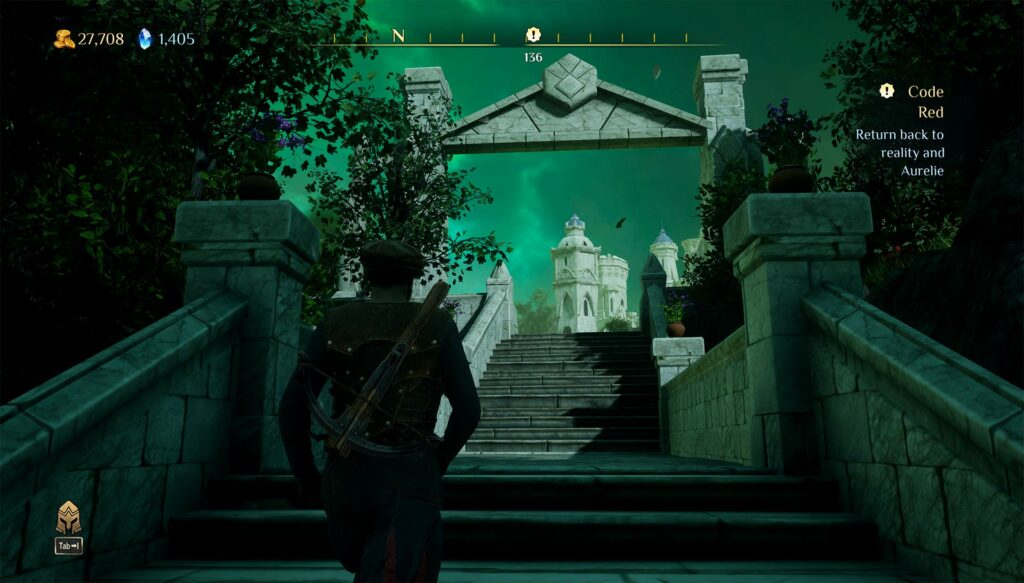Open the golden helmet character menu icon
This screenshot has width=1024, height=583.
pyautogui.click(x=68, y=517)
